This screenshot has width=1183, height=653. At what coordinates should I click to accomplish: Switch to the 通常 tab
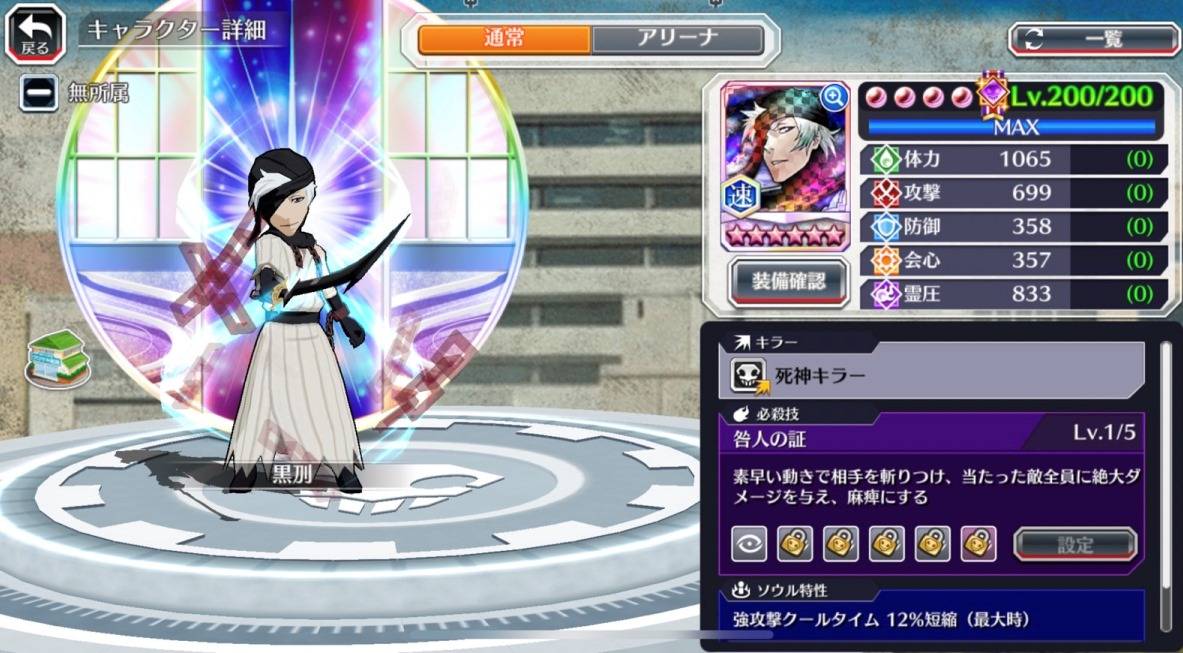(504, 39)
